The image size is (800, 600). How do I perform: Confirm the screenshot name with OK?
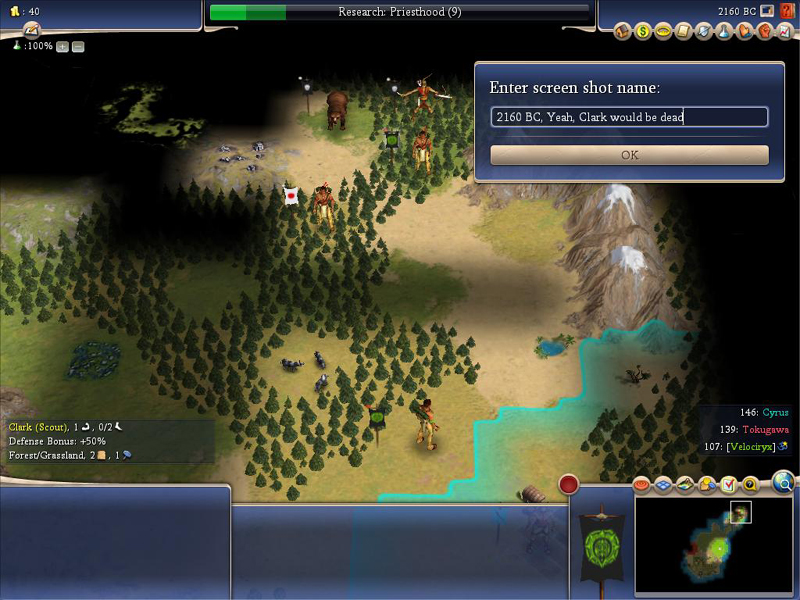tap(629, 155)
